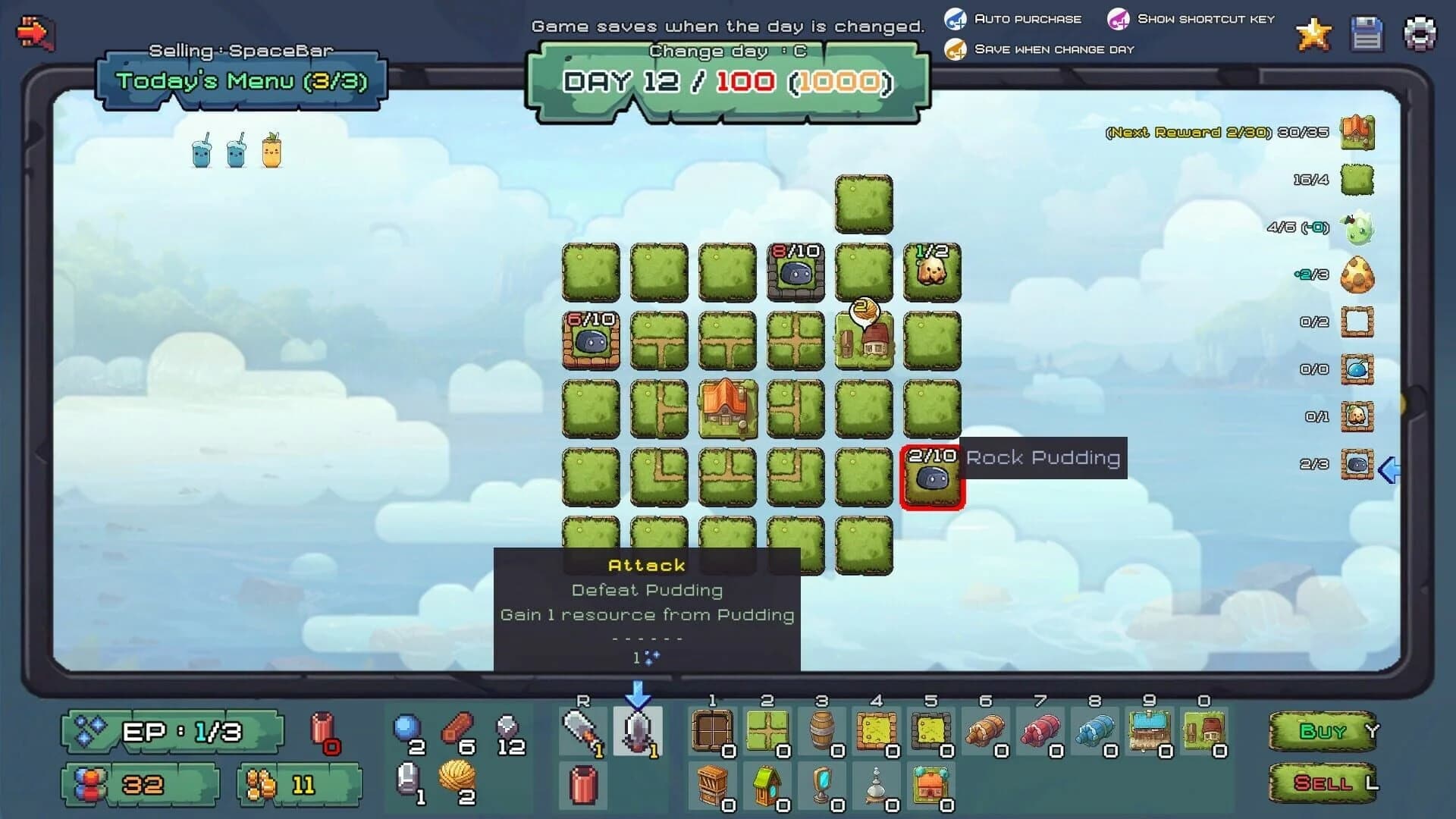
Task: Select the red dynamite item
Action: point(582,785)
